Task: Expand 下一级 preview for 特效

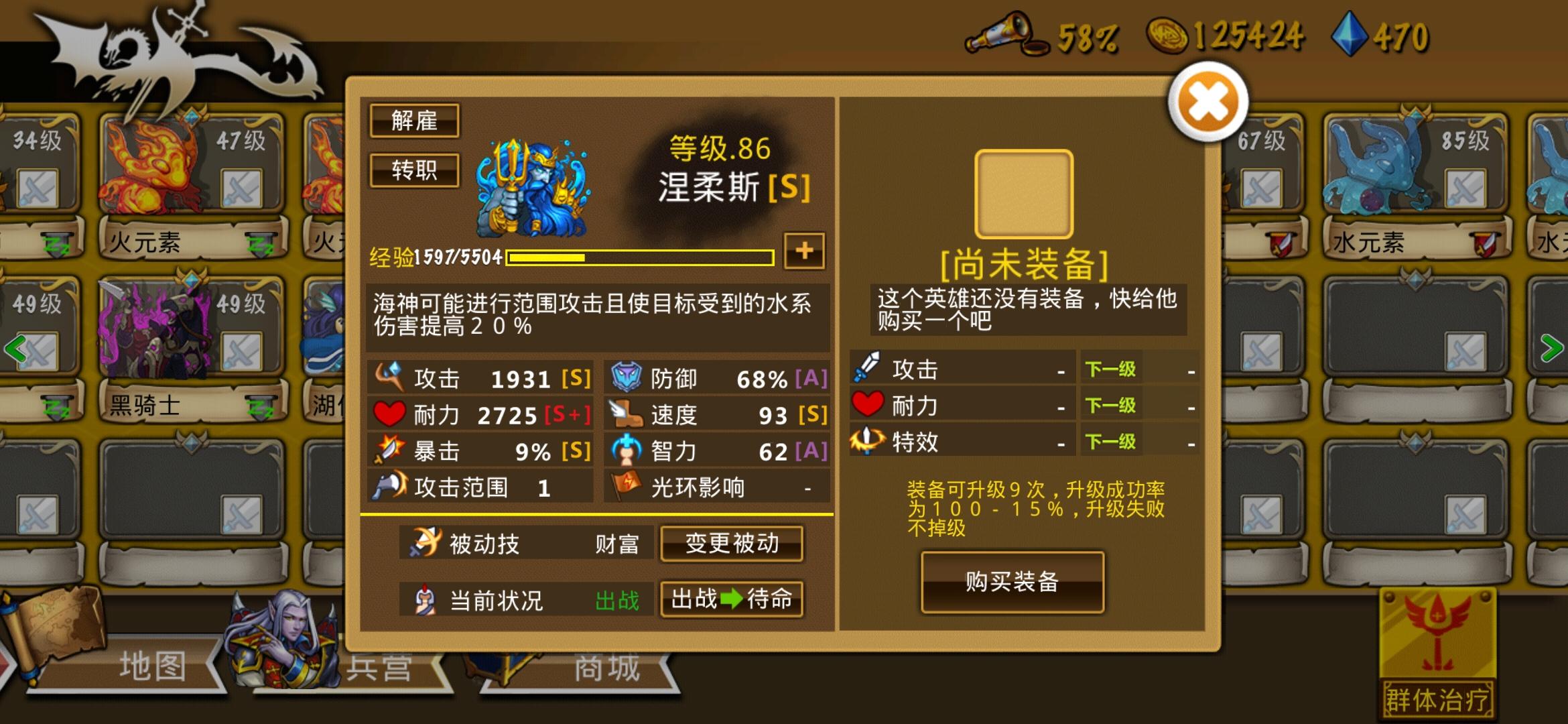Action: pyautogui.click(x=1110, y=441)
